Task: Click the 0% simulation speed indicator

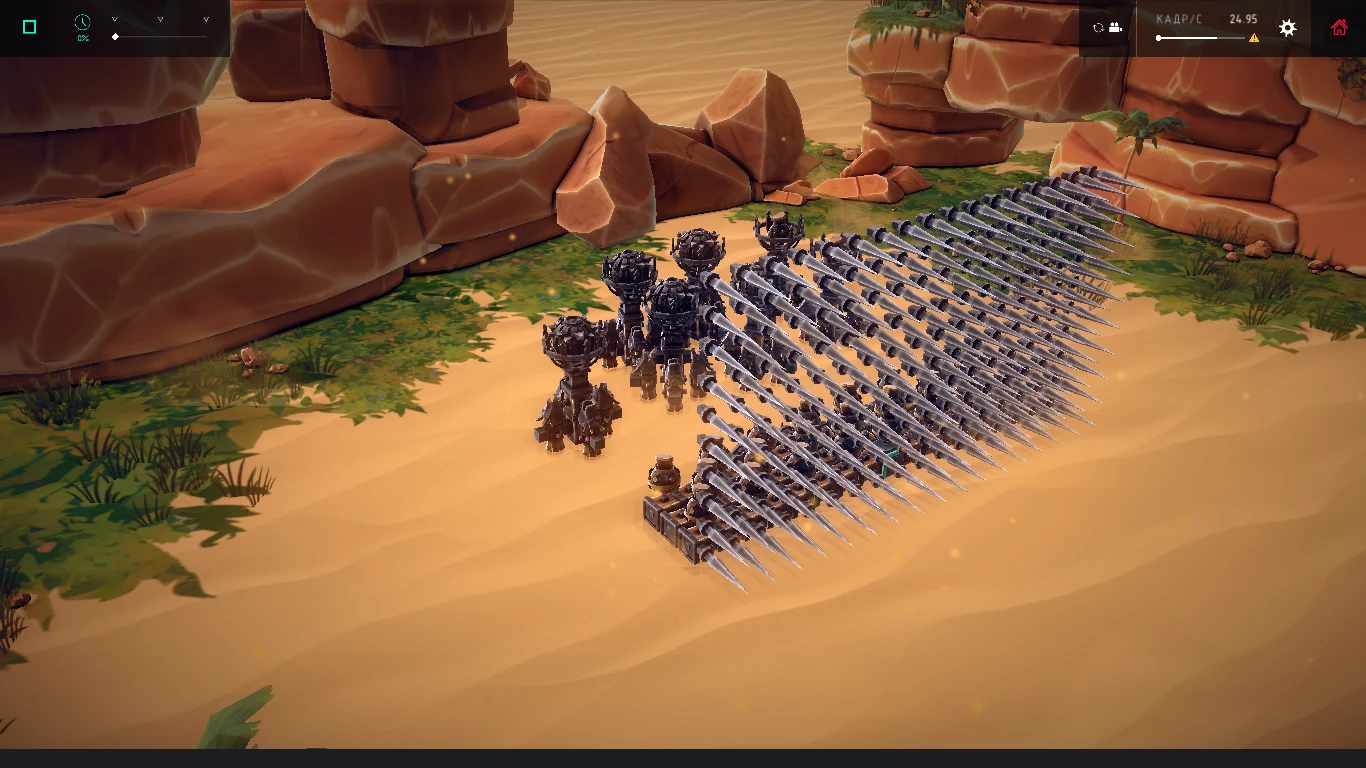Action: point(83,37)
